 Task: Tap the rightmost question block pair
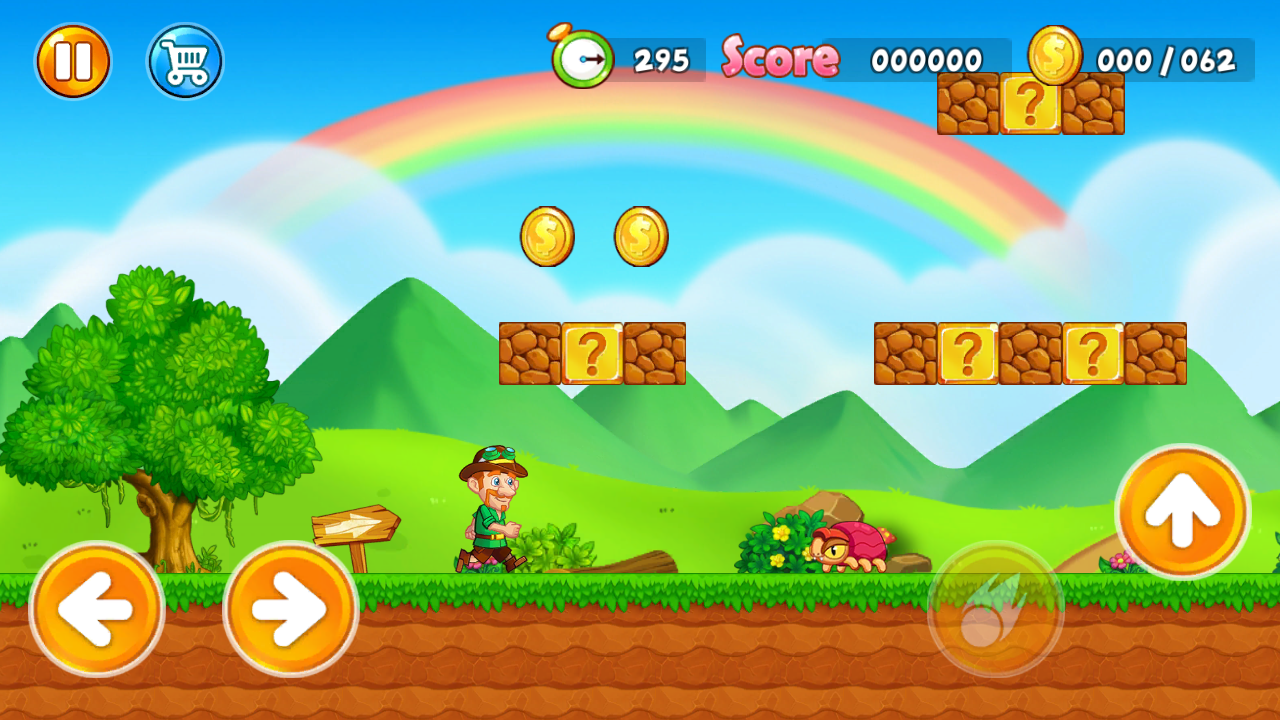pyautogui.click(x=1090, y=352)
